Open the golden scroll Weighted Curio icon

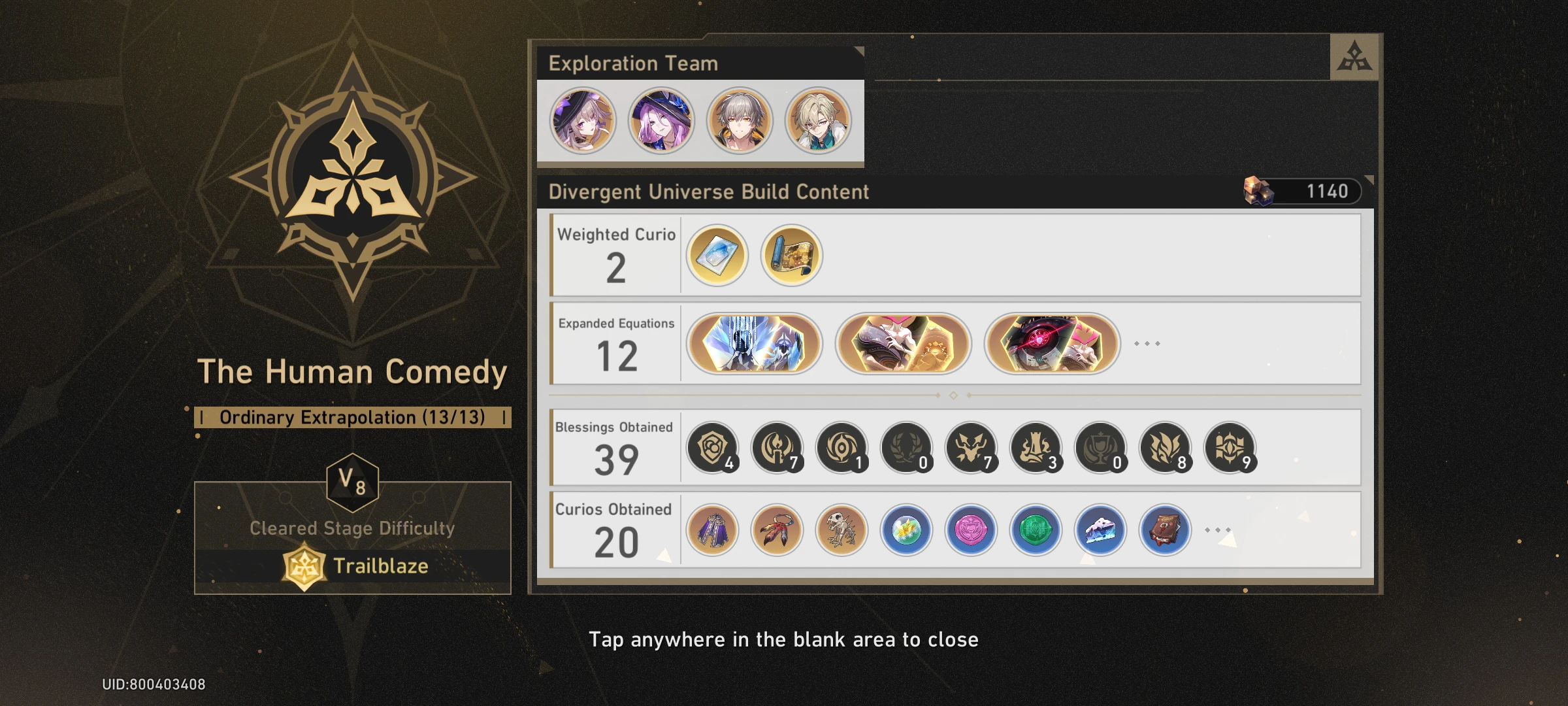(x=790, y=256)
